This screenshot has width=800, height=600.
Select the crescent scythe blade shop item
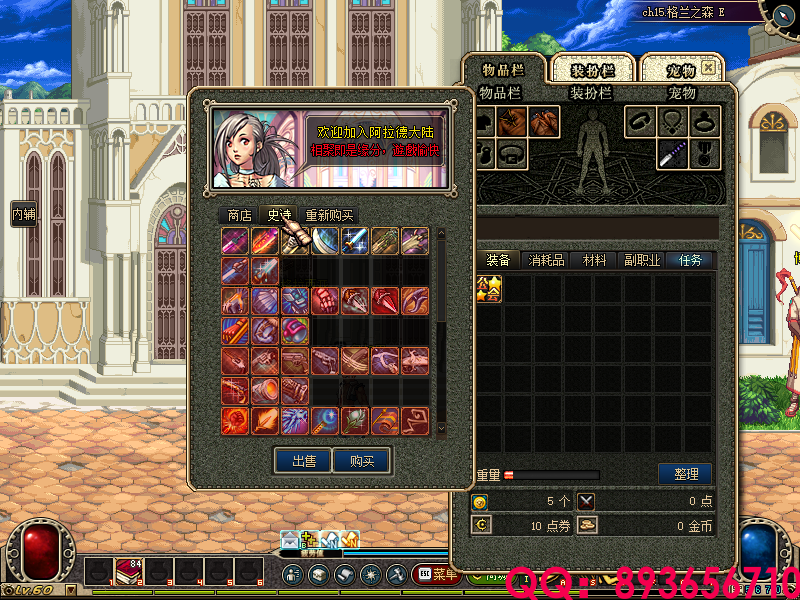click(x=326, y=241)
